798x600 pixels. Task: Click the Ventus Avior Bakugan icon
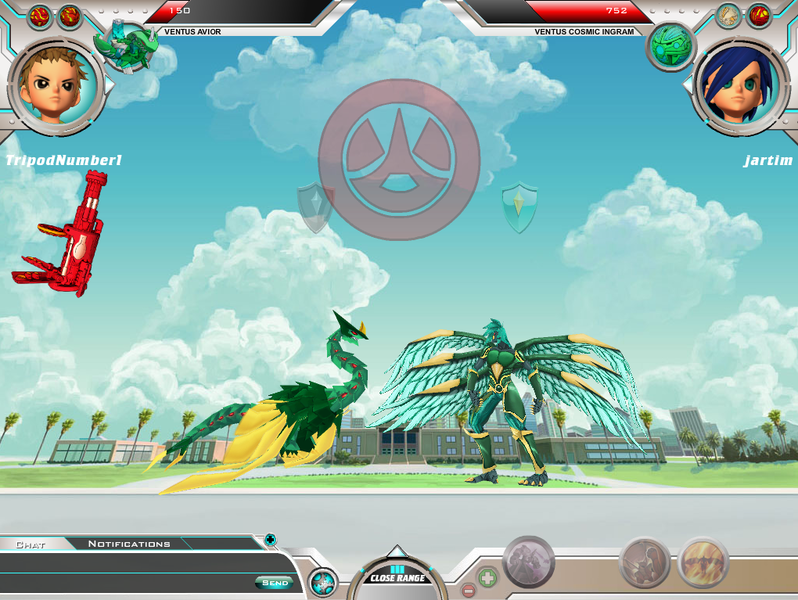point(125,48)
